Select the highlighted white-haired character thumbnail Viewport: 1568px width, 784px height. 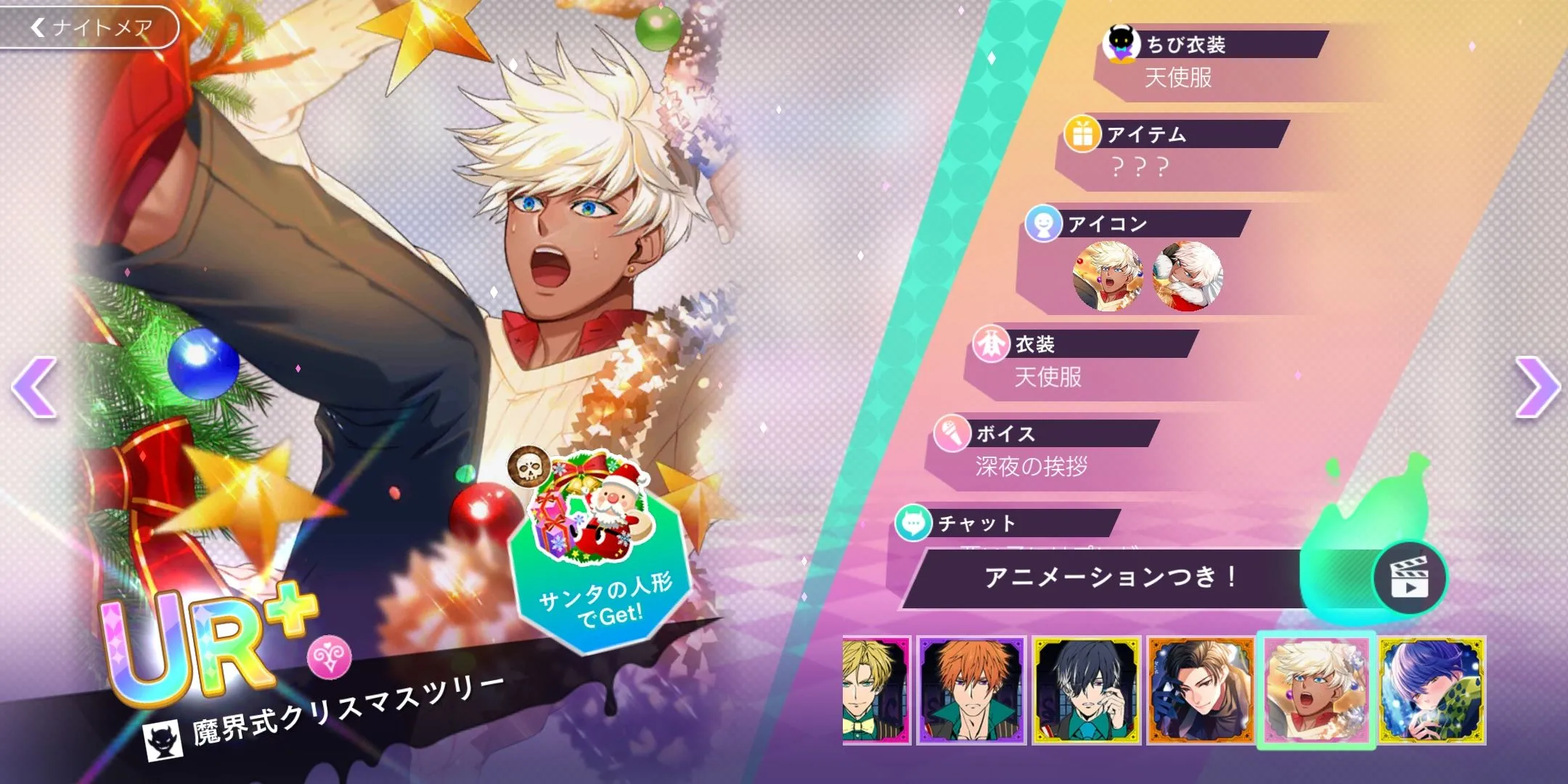1316,690
